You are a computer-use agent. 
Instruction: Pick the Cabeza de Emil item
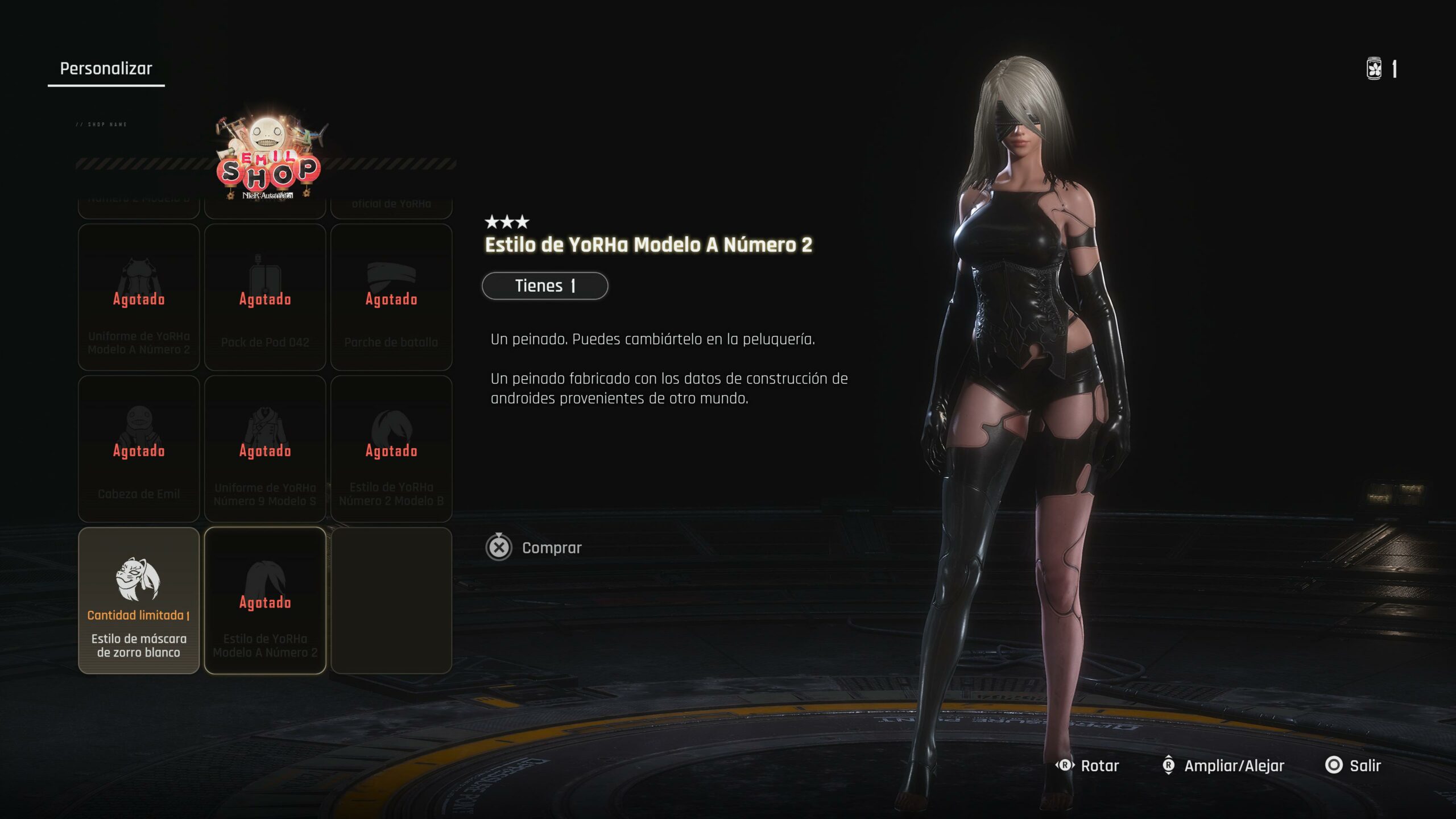point(139,449)
